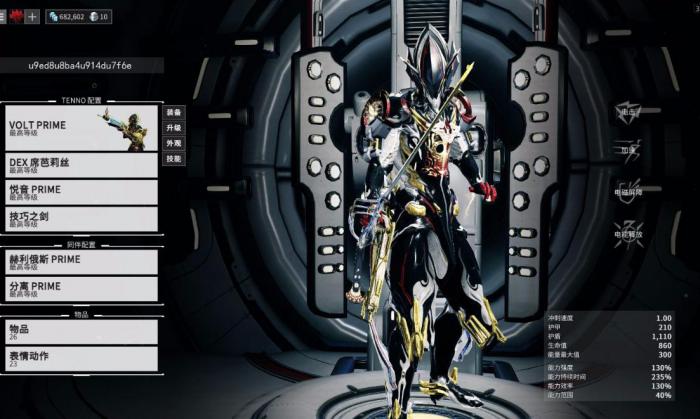Select the 技巧之剑 melee weapon slot

80,218
